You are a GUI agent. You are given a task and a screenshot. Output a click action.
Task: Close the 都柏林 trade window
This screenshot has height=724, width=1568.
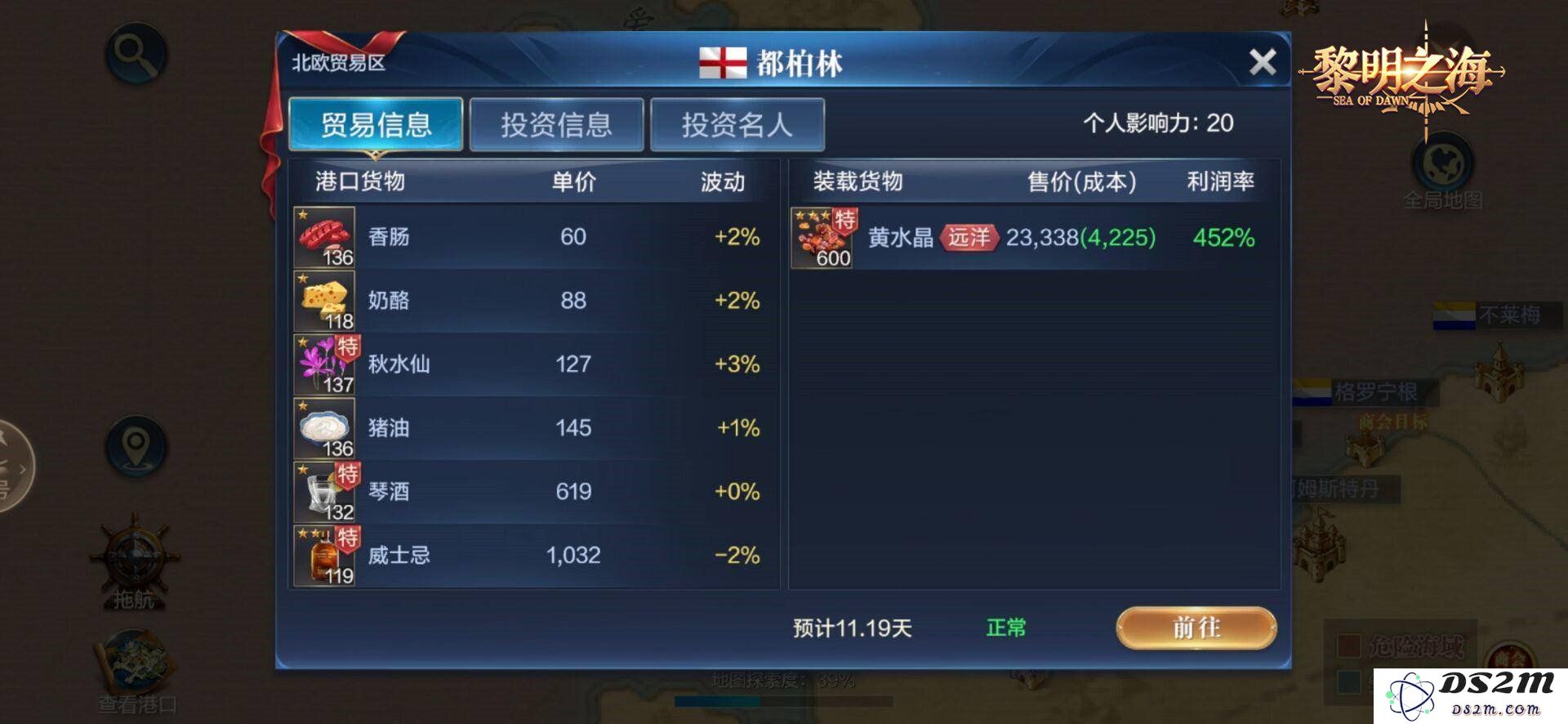(1264, 60)
